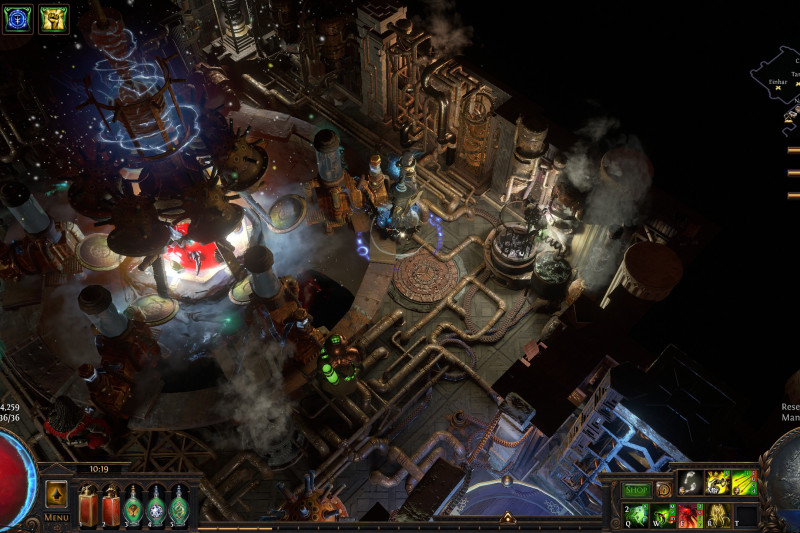Use the green flask in slot 5
This screenshot has height=533, width=800.
179,504
